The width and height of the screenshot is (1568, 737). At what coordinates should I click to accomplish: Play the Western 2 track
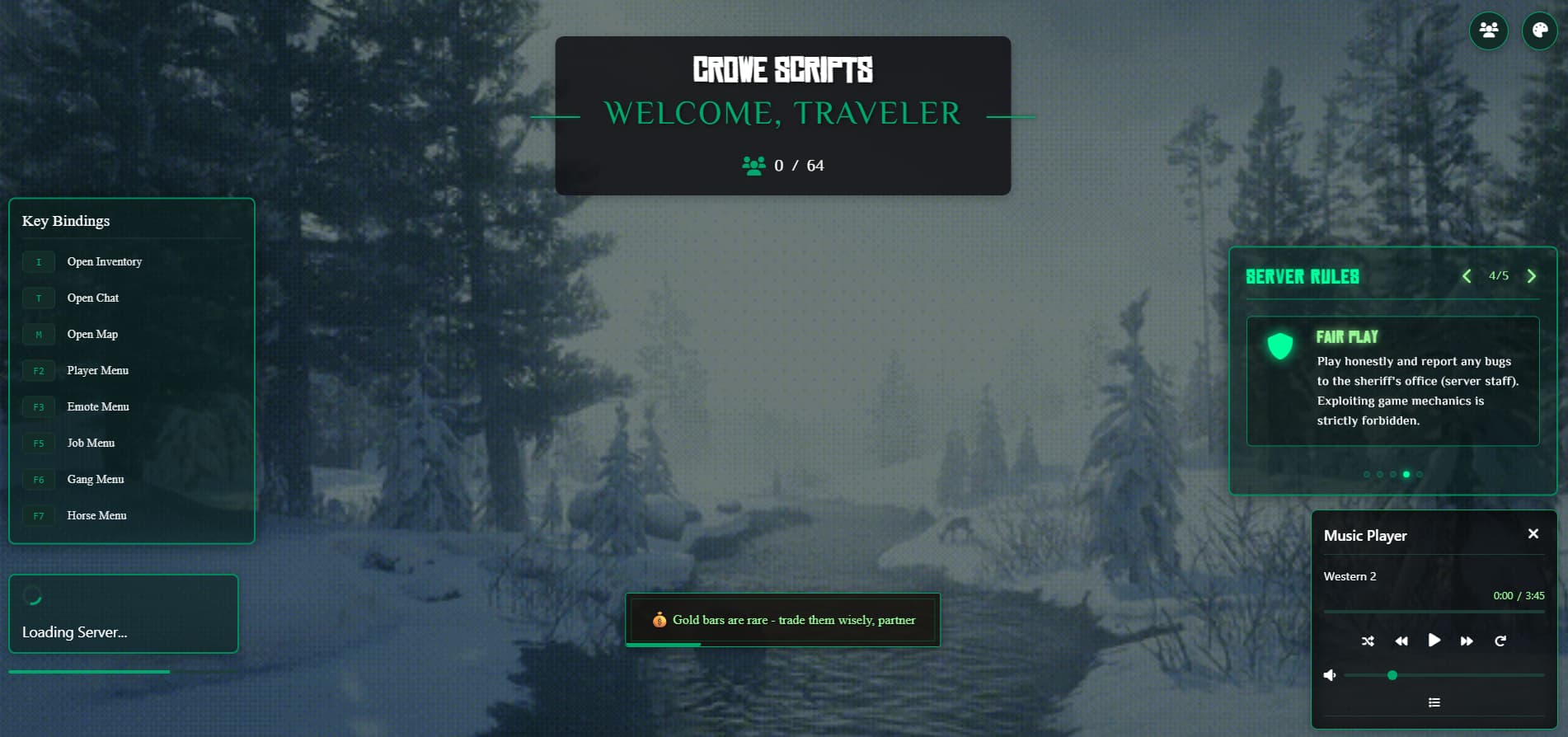click(1434, 640)
